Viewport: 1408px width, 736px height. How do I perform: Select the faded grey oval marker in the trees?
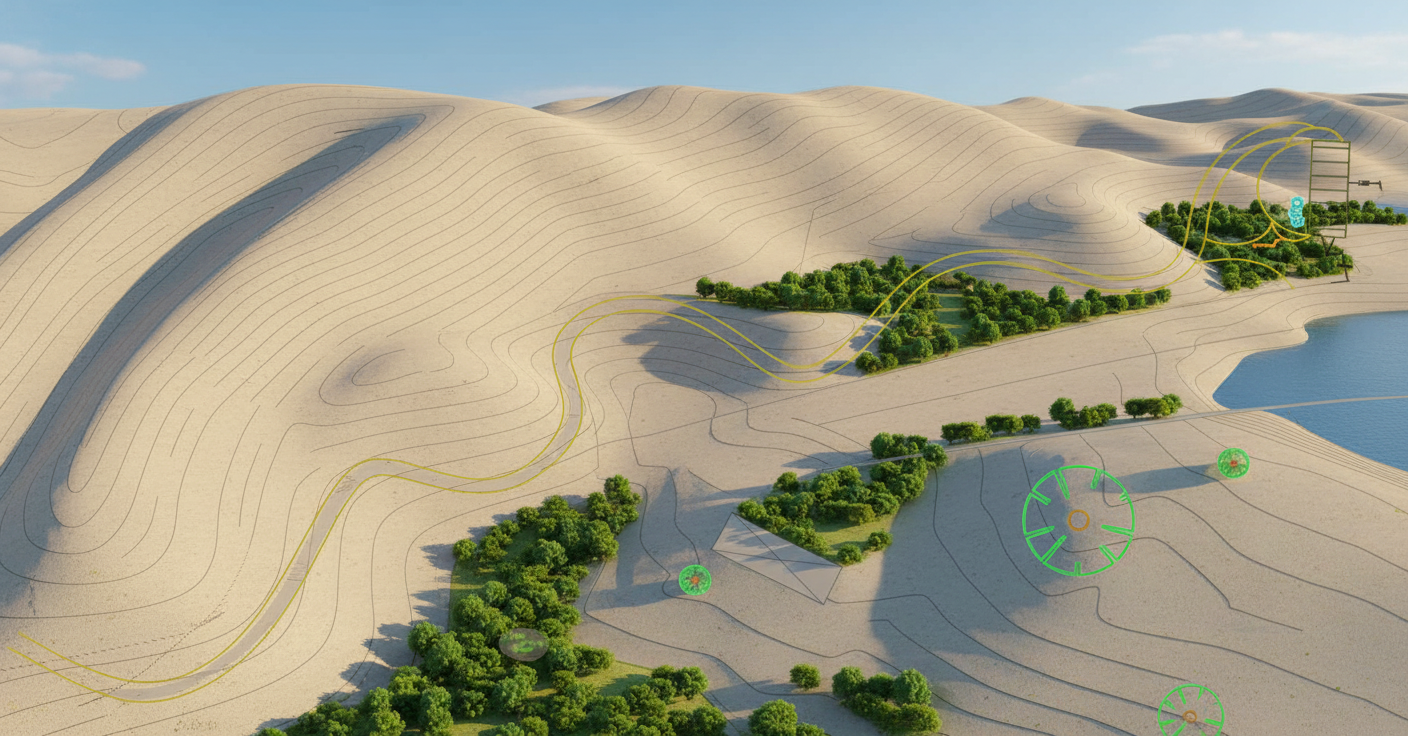[x=523, y=645]
